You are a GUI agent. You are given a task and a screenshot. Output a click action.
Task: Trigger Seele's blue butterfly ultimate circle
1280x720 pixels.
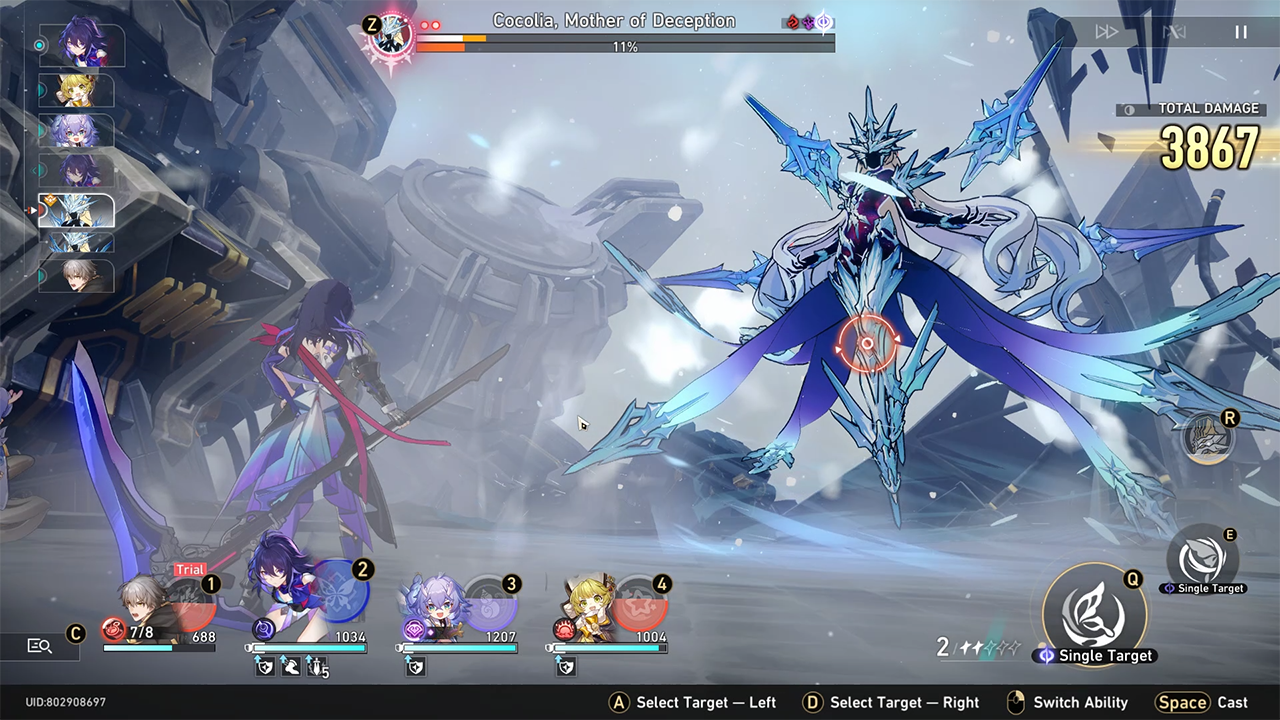coord(340,592)
